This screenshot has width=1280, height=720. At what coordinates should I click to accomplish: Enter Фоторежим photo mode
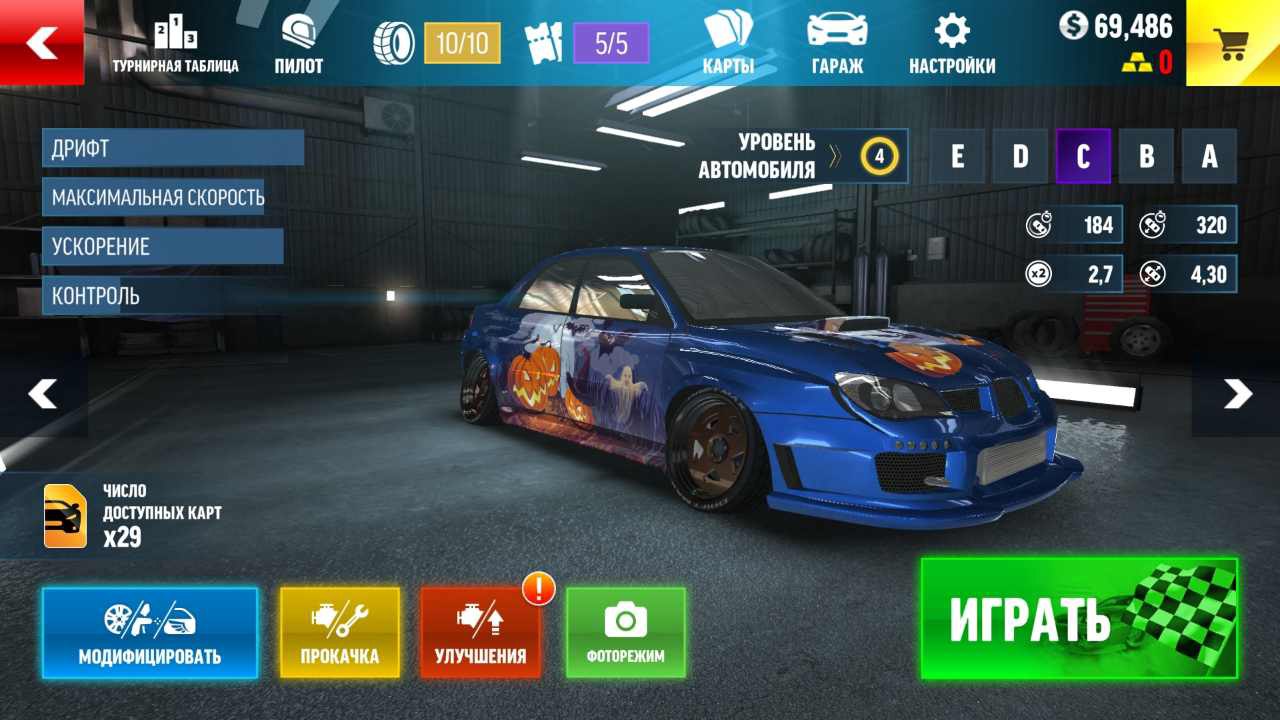pyautogui.click(x=626, y=633)
